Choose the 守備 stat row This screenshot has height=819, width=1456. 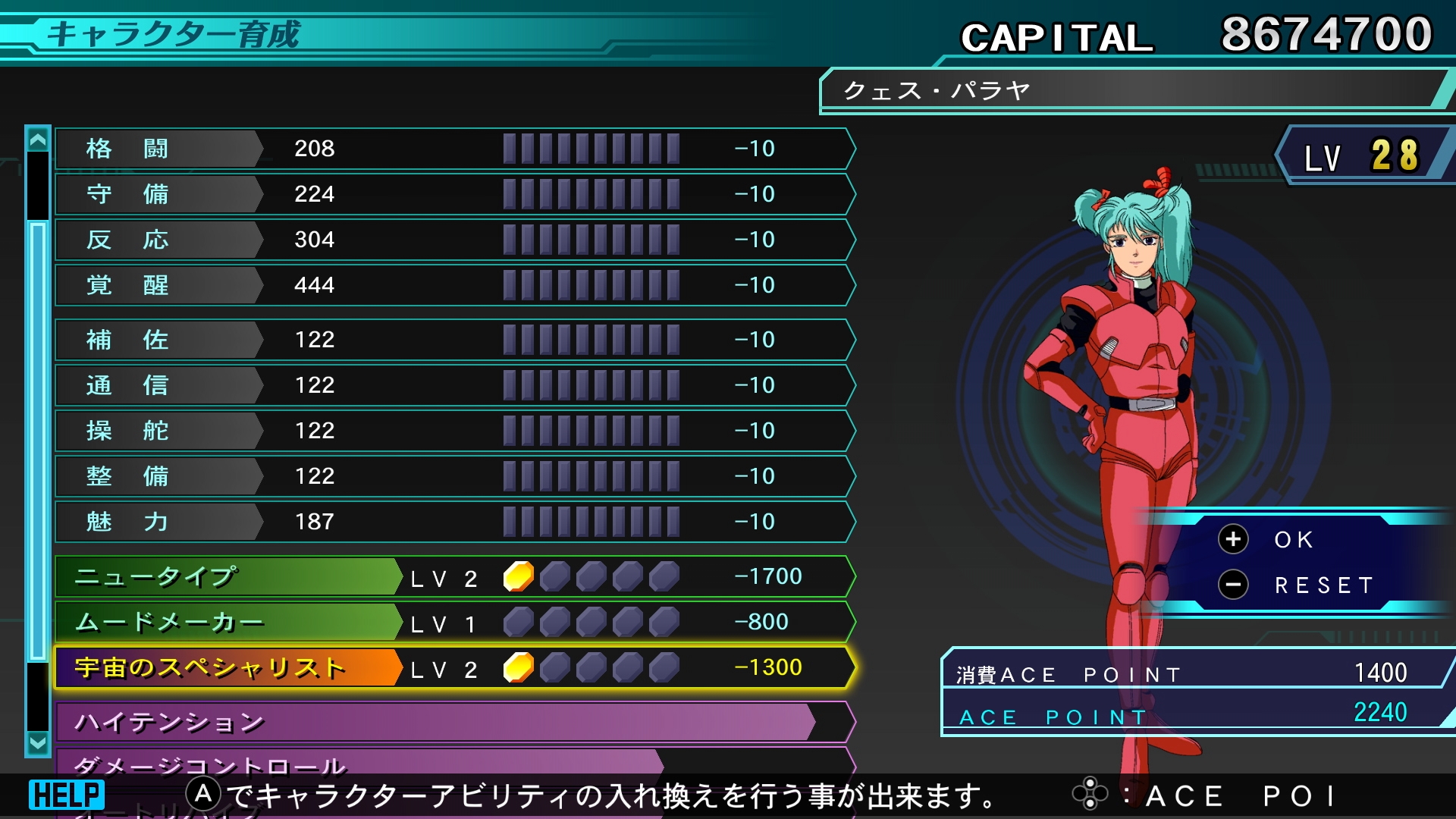pos(455,194)
